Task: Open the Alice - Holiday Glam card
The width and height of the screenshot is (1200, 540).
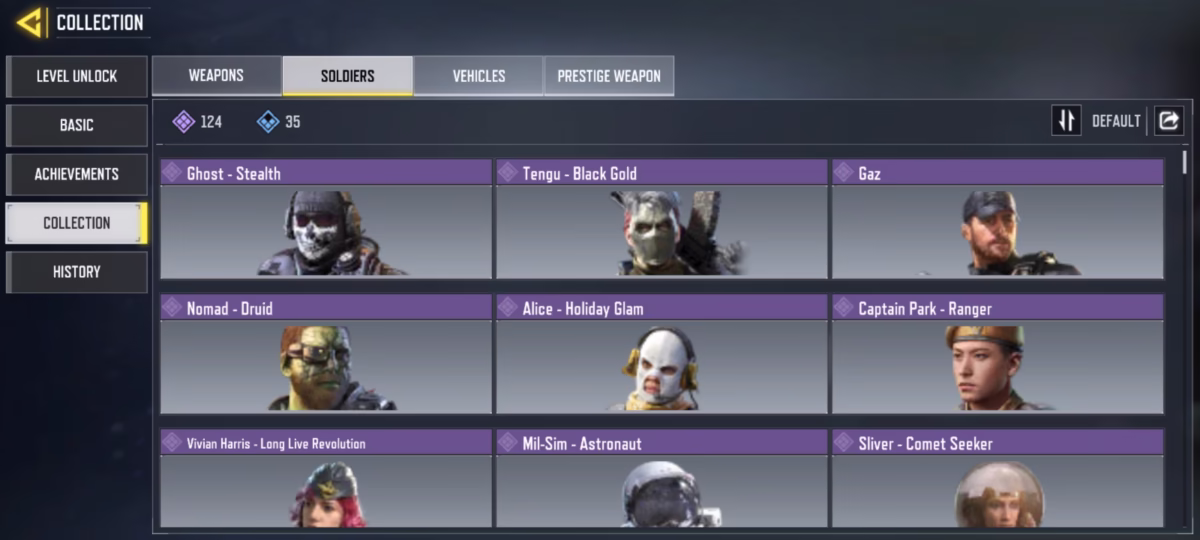Action: (x=662, y=365)
